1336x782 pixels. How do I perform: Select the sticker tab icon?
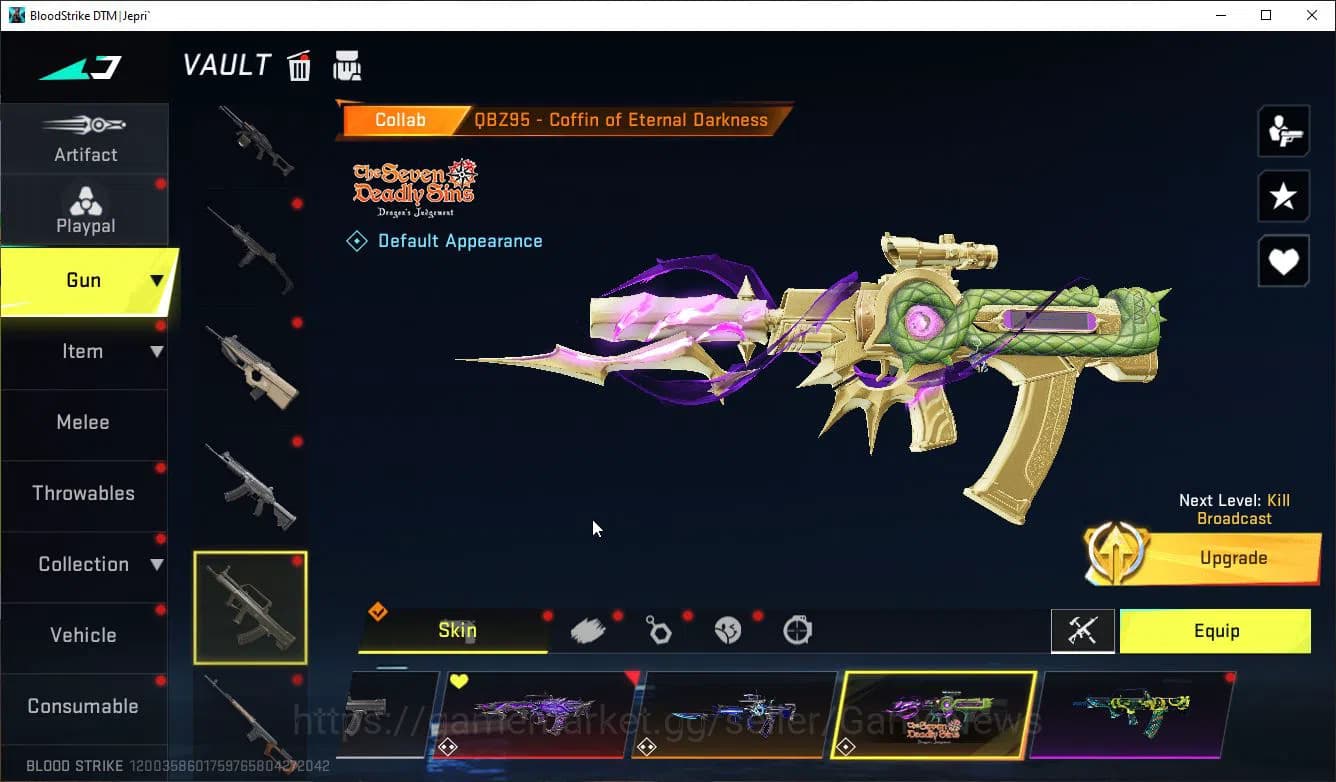tap(728, 628)
